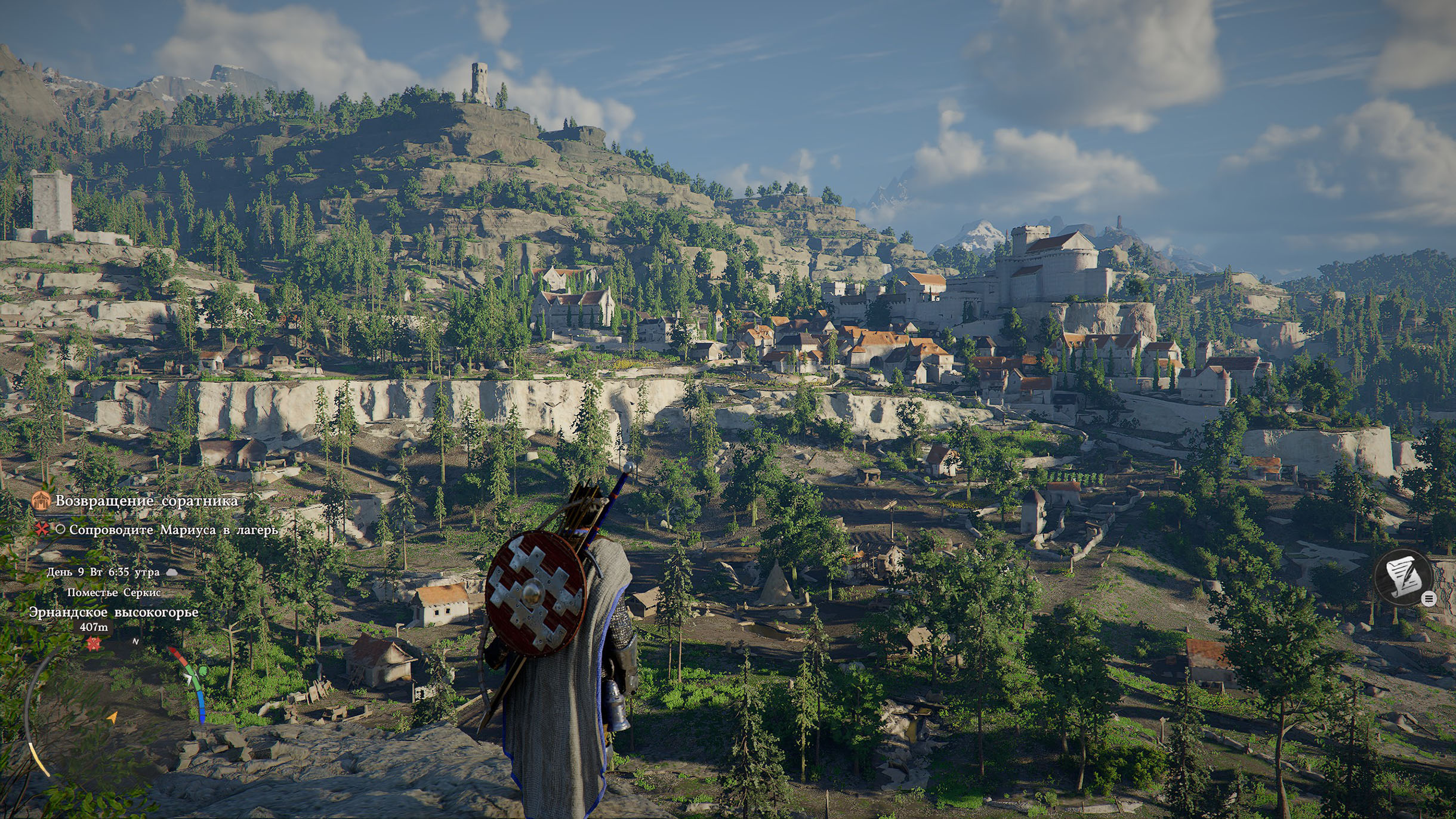Select the "Возвращение соратника" quest title
The width and height of the screenshot is (1456, 819).
tap(146, 500)
